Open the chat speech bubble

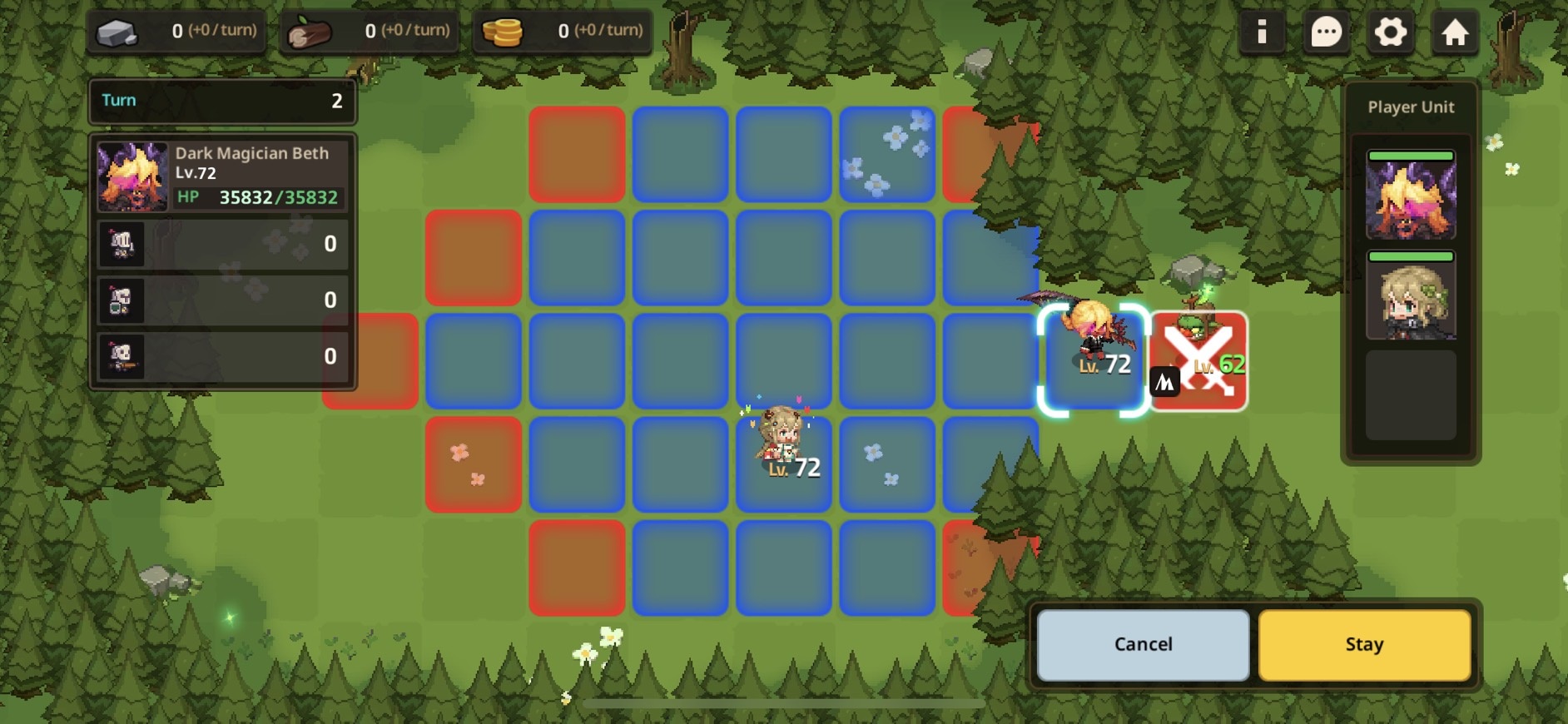point(1326,32)
